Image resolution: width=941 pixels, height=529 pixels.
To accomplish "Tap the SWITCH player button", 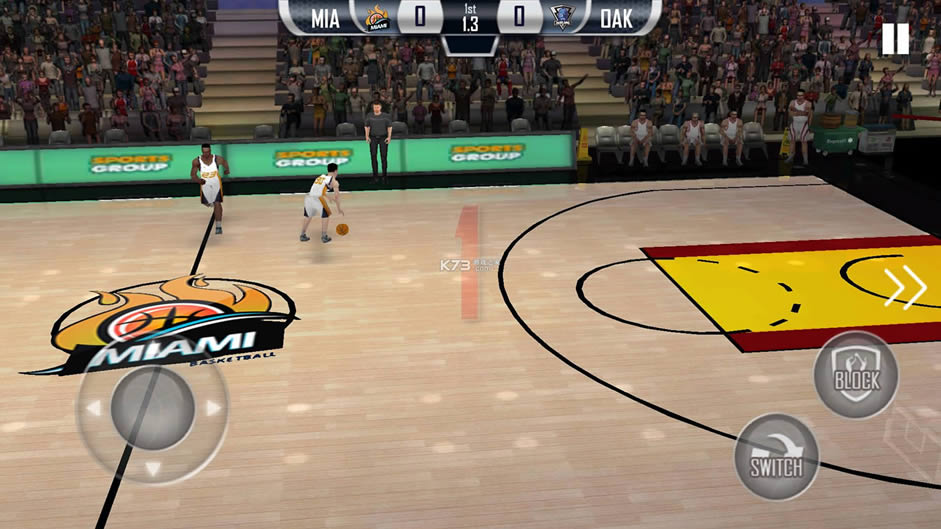I will pyautogui.click(x=777, y=457).
